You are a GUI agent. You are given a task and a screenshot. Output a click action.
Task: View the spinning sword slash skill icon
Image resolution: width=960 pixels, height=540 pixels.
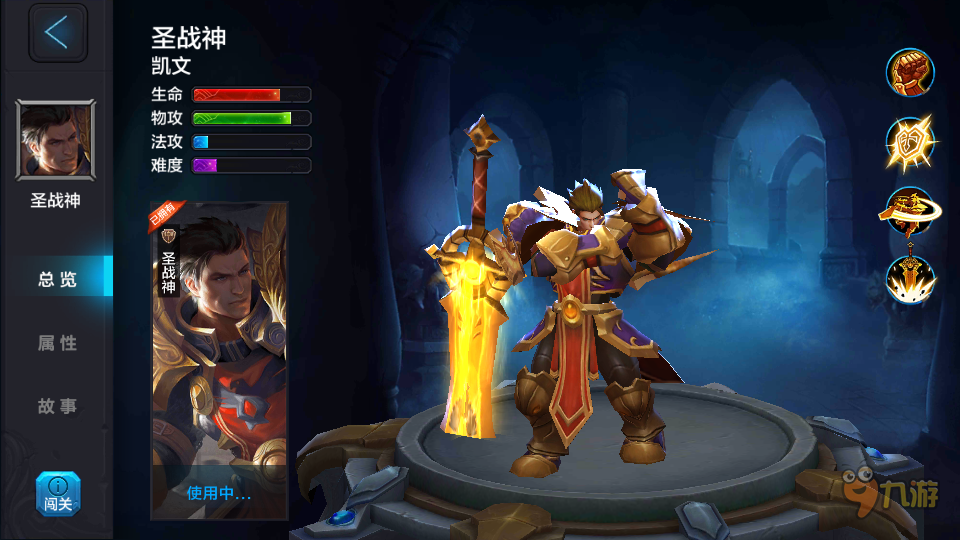coord(909,212)
